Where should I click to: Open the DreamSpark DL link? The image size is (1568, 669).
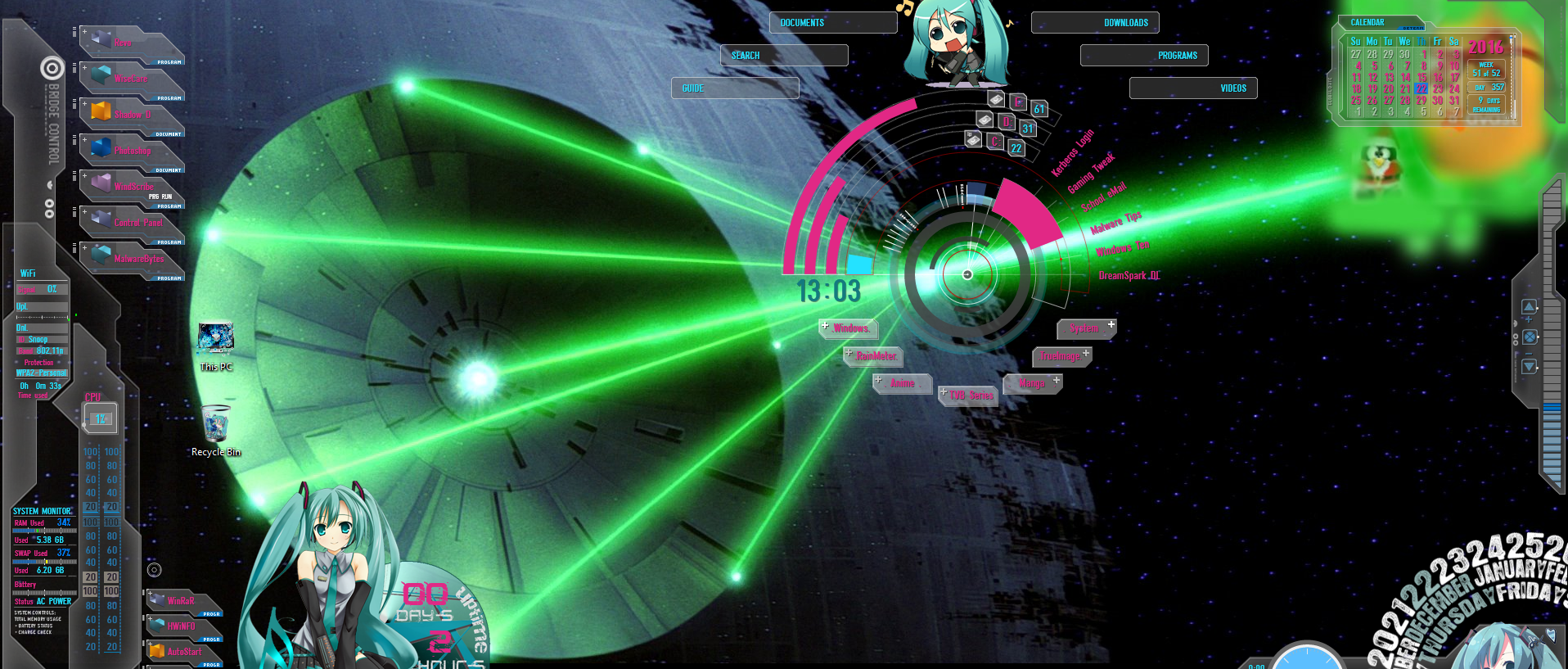click(x=1129, y=276)
